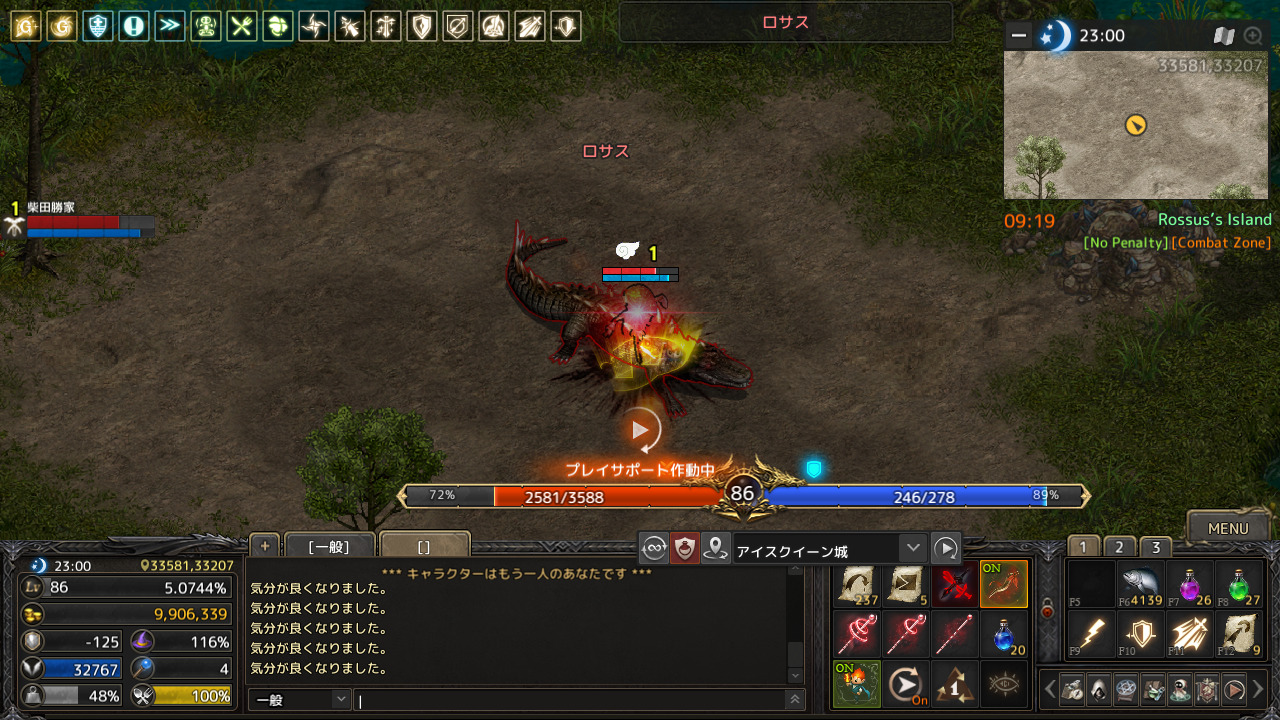Click the minimap terrain view
Image resolution: width=1280 pixels, height=720 pixels.
[1135, 125]
